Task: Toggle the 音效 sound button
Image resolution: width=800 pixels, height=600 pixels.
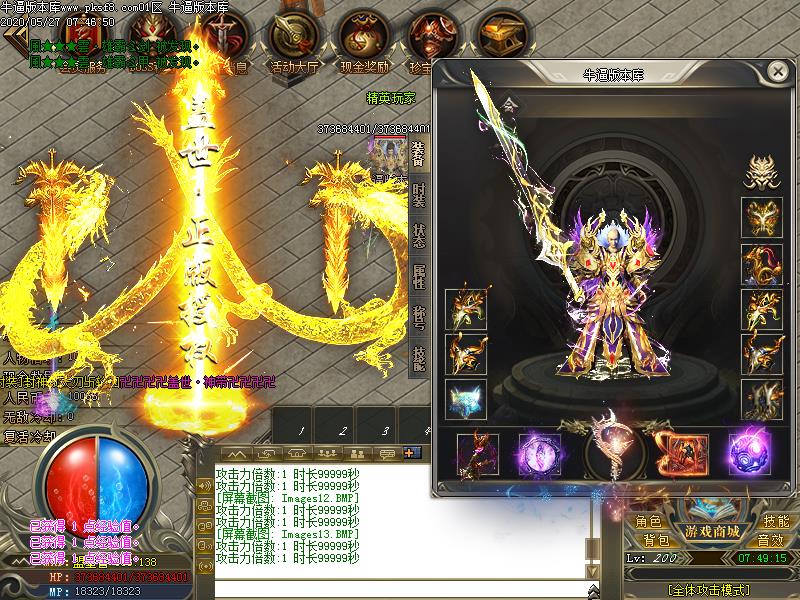Action: point(771,540)
